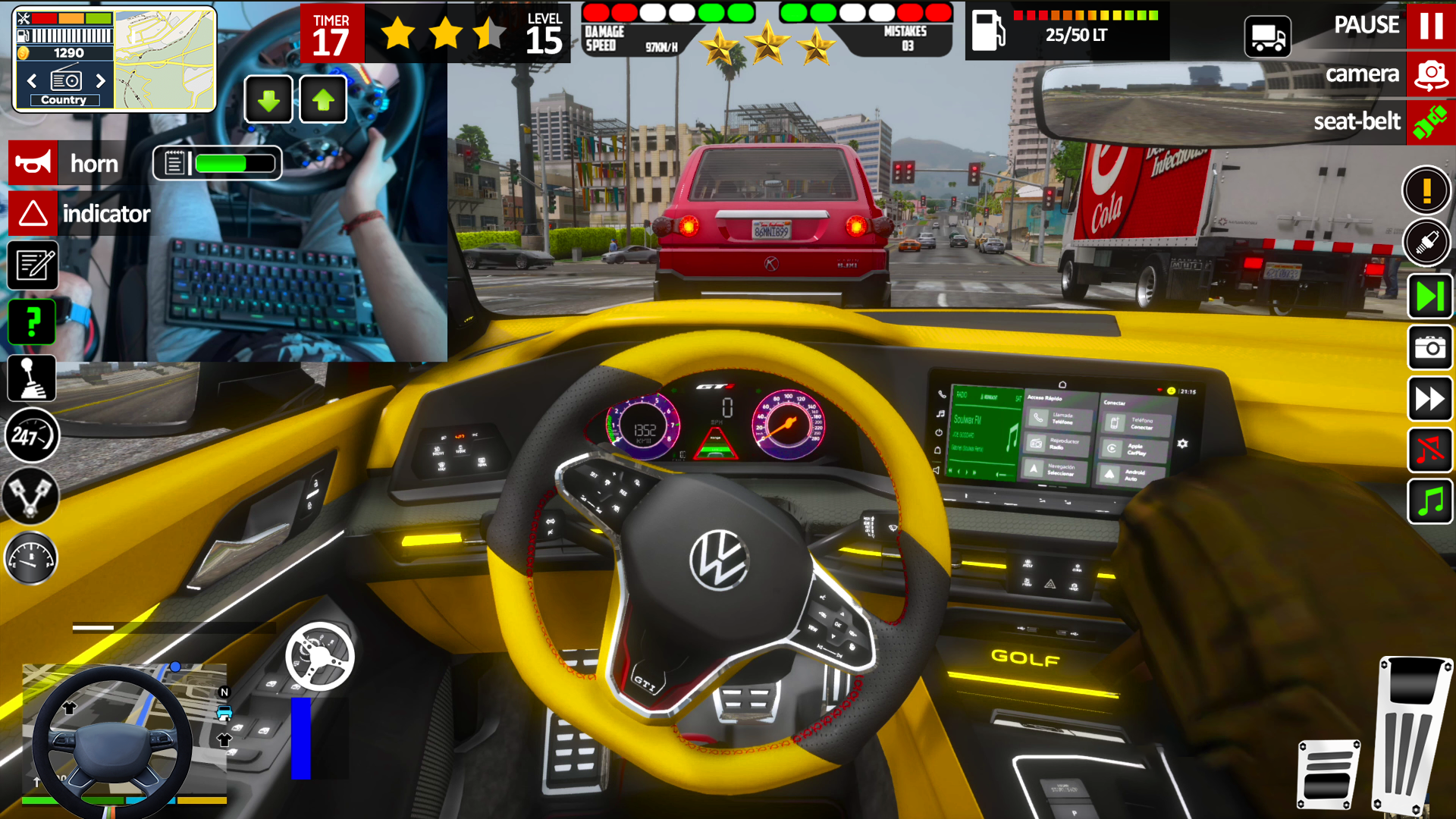Select the truck icon near Pause
Screen dimensions: 1456x819
pos(1267,36)
